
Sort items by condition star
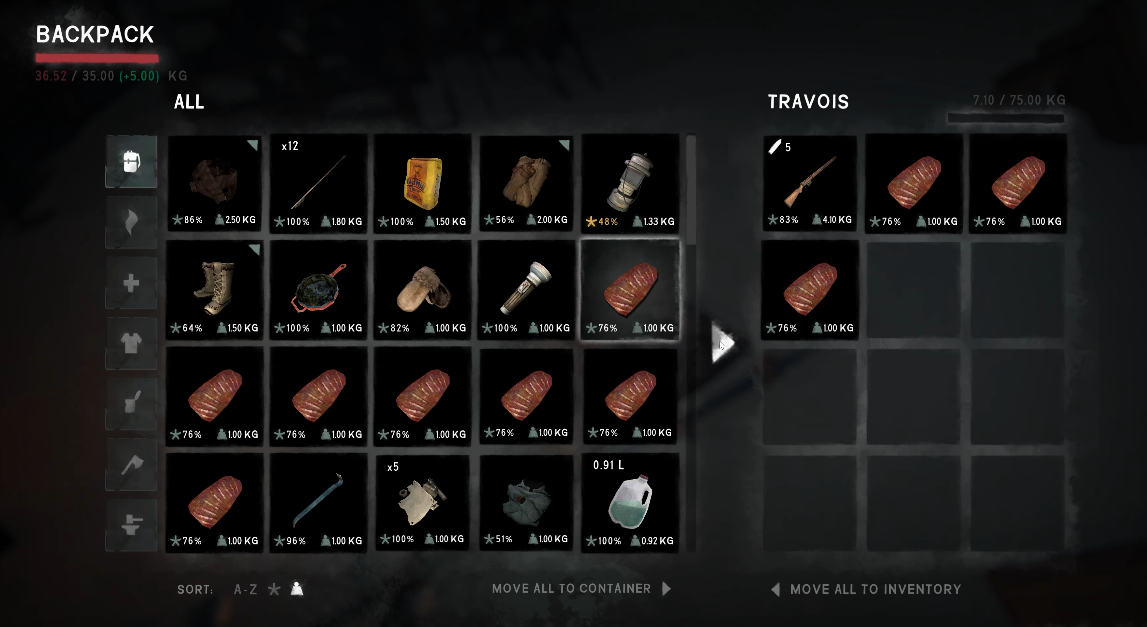pos(274,590)
